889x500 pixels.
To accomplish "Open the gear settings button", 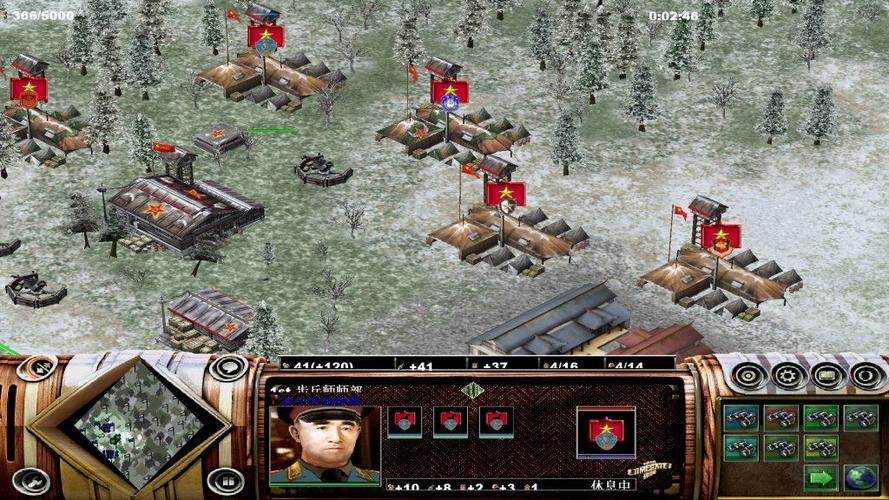I will coord(788,376).
